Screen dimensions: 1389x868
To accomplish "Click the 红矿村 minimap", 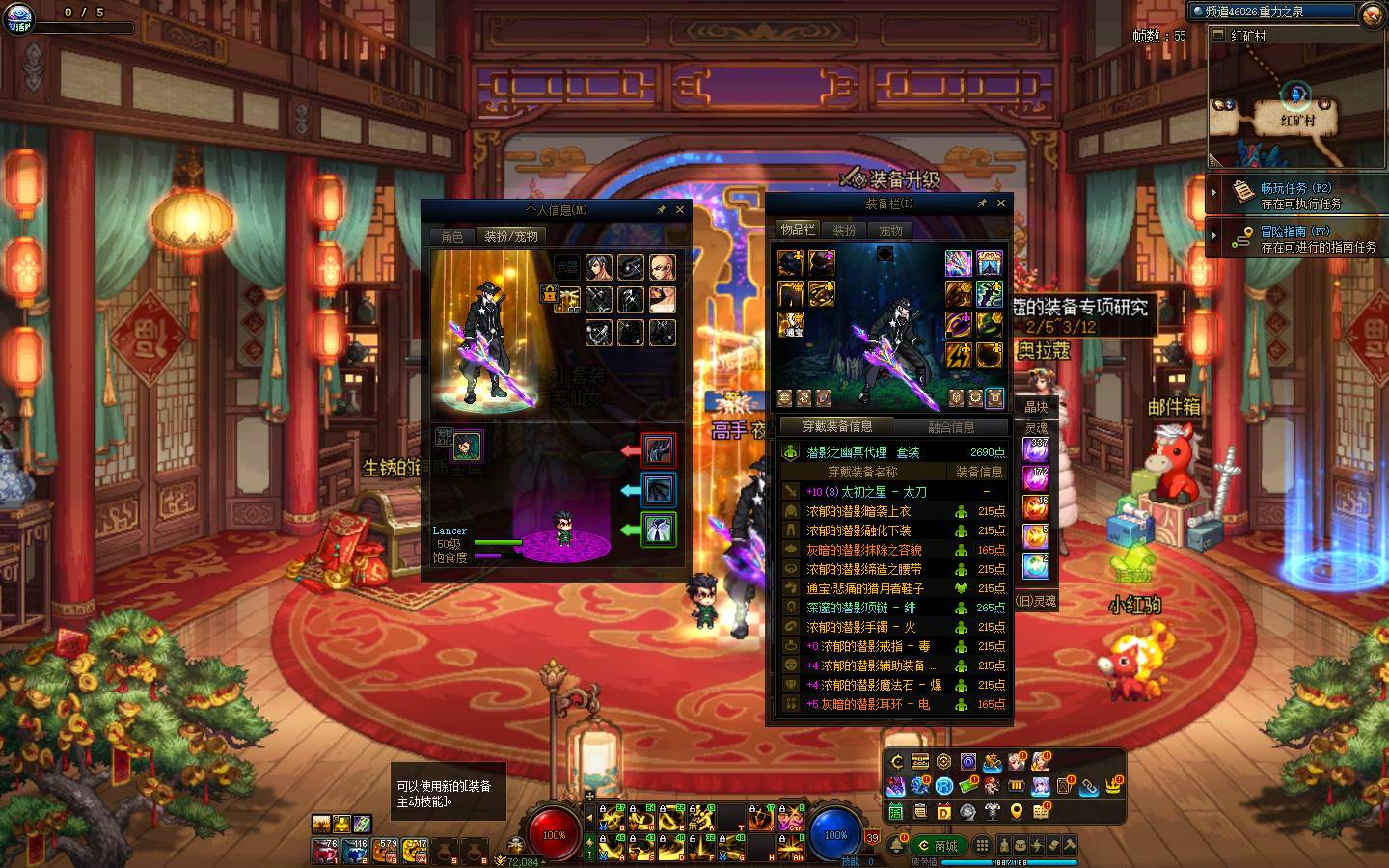I will [x=1295, y=106].
